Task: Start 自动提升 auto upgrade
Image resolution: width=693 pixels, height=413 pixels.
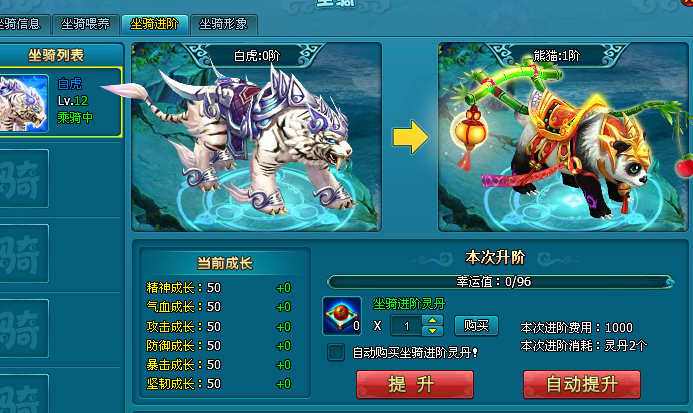Action: click(x=582, y=385)
